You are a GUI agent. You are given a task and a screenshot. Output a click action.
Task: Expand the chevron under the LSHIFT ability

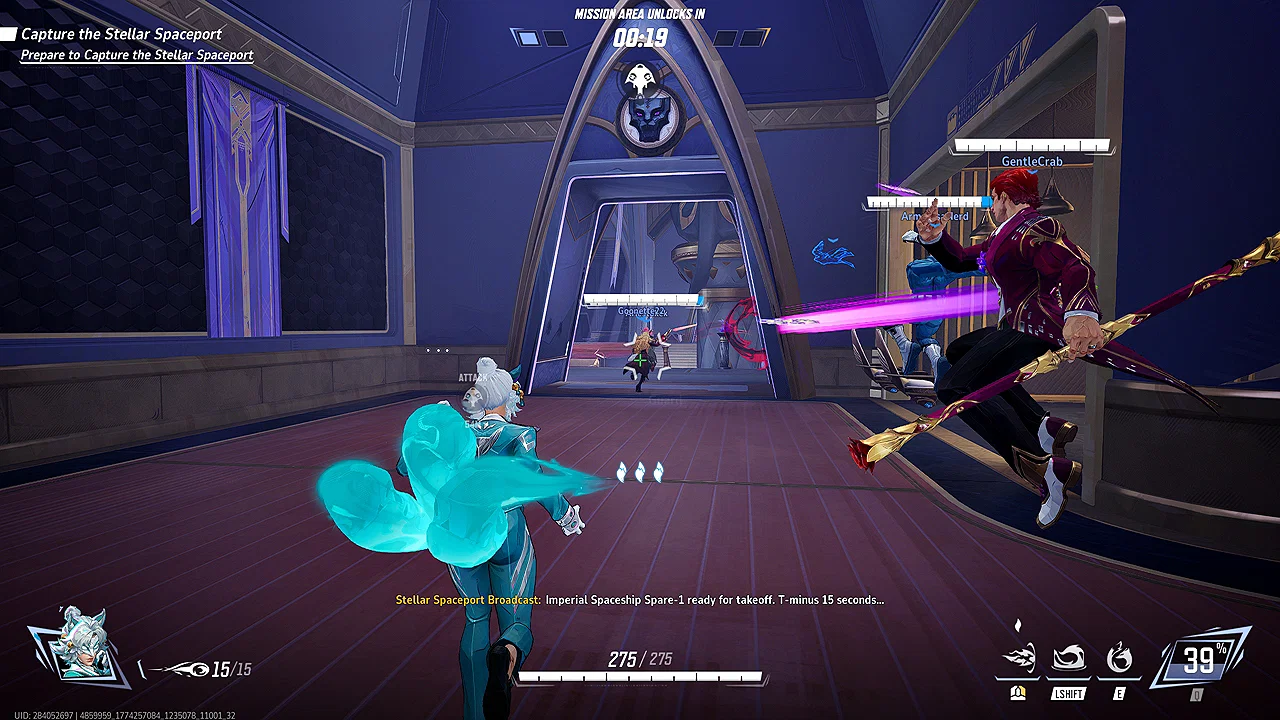(1068, 680)
